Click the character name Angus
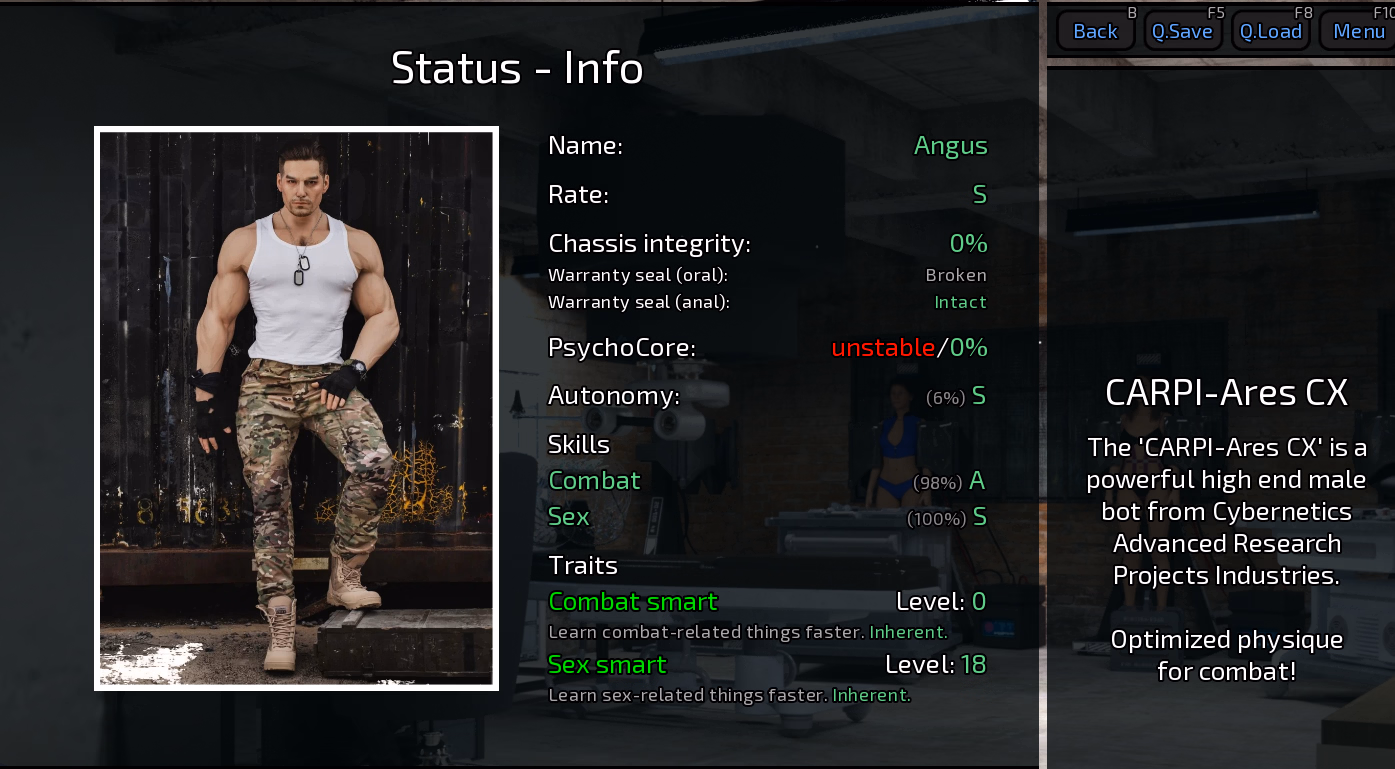Screen dimensions: 1395x769 950,146
